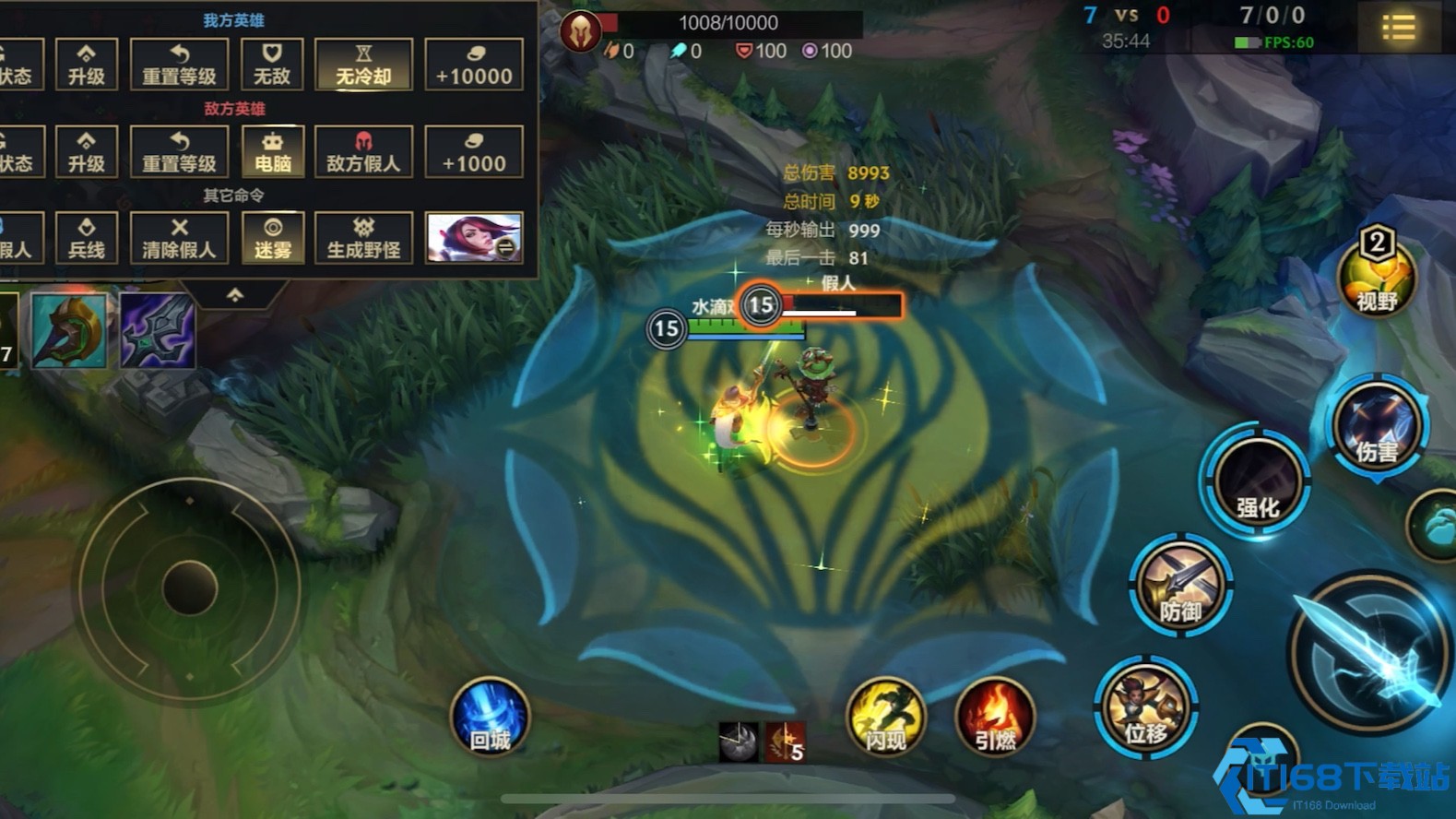The width and height of the screenshot is (1456, 819).
Task: Cast the 引燃 Ignite summoner spell
Action: click(x=995, y=719)
